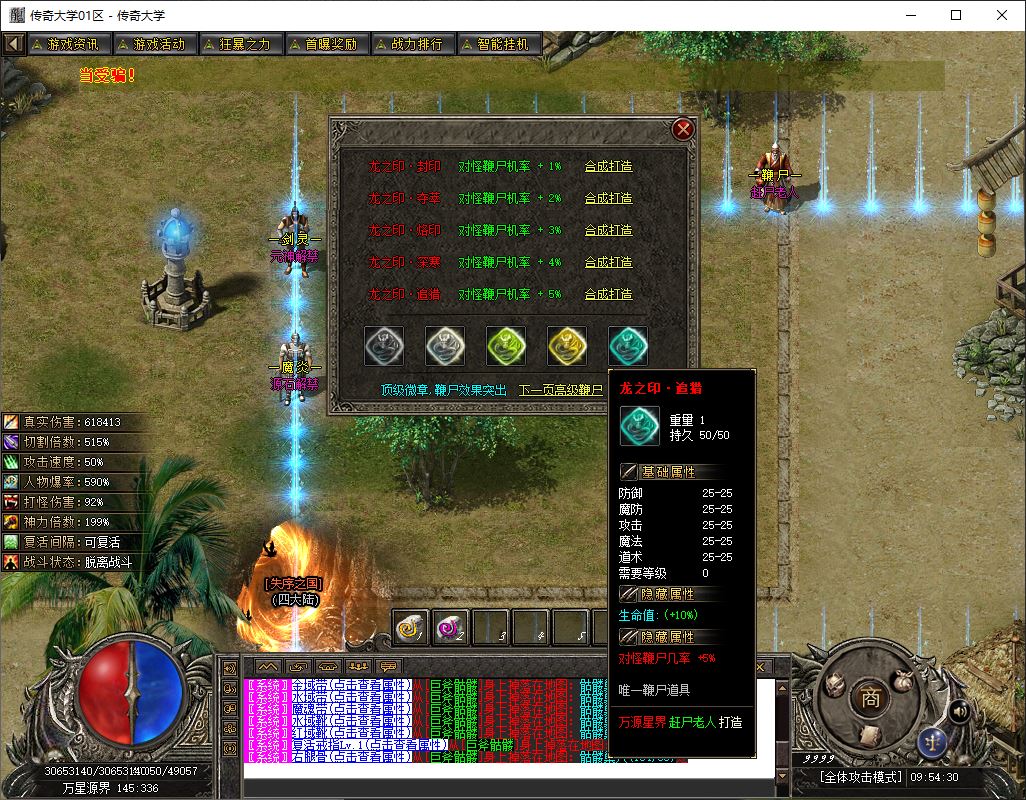Select the yellow dragon seal icon

tap(567, 346)
